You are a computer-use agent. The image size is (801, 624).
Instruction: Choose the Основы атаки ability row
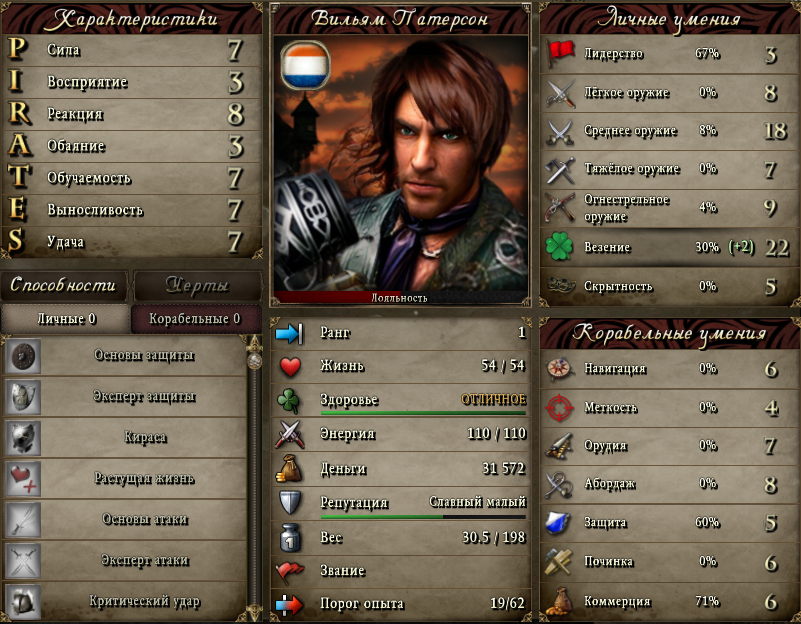click(x=144, y=519)
